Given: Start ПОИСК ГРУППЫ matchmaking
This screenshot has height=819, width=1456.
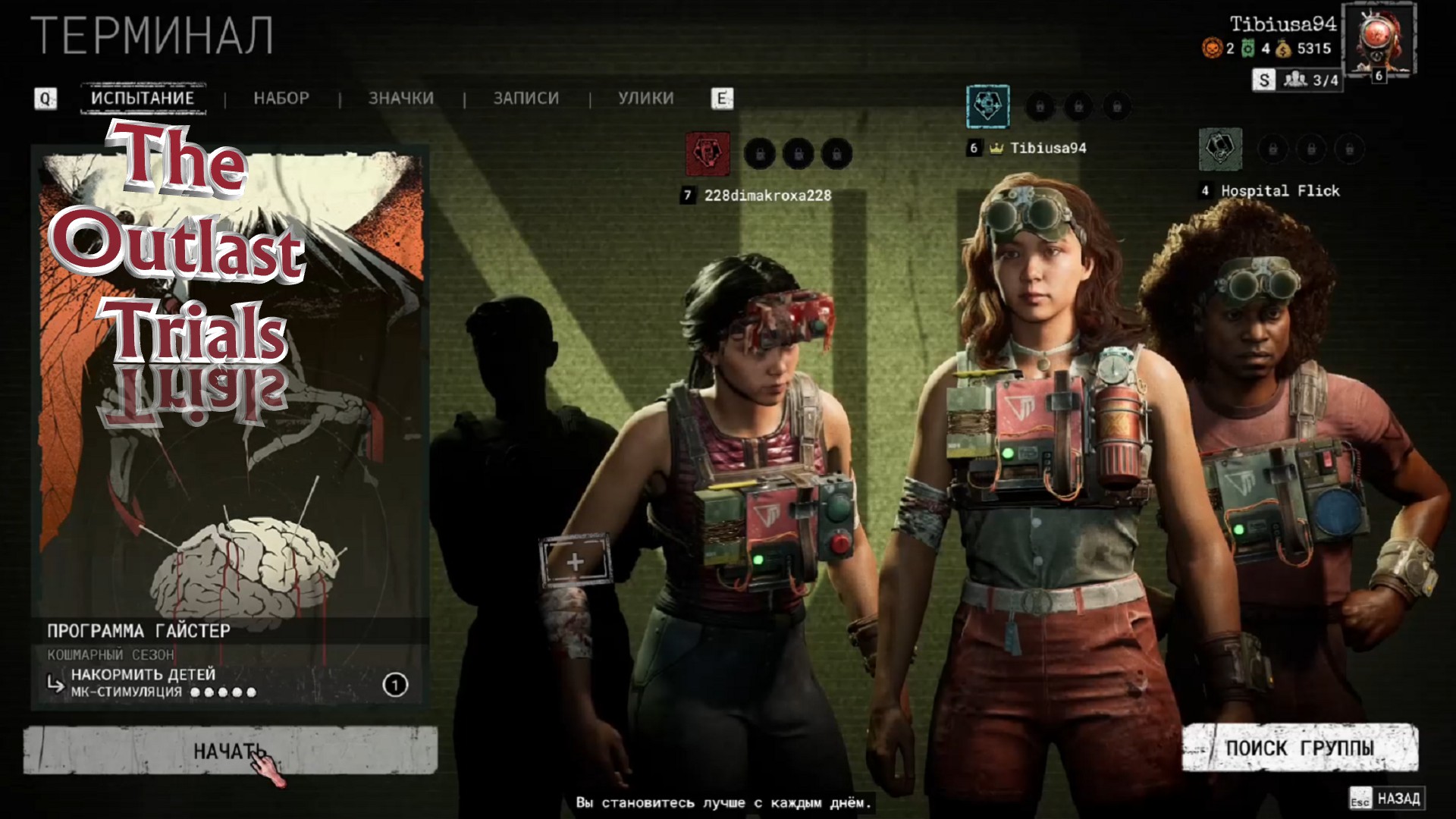Looking at the screenshot, I should coord(1300,748).
